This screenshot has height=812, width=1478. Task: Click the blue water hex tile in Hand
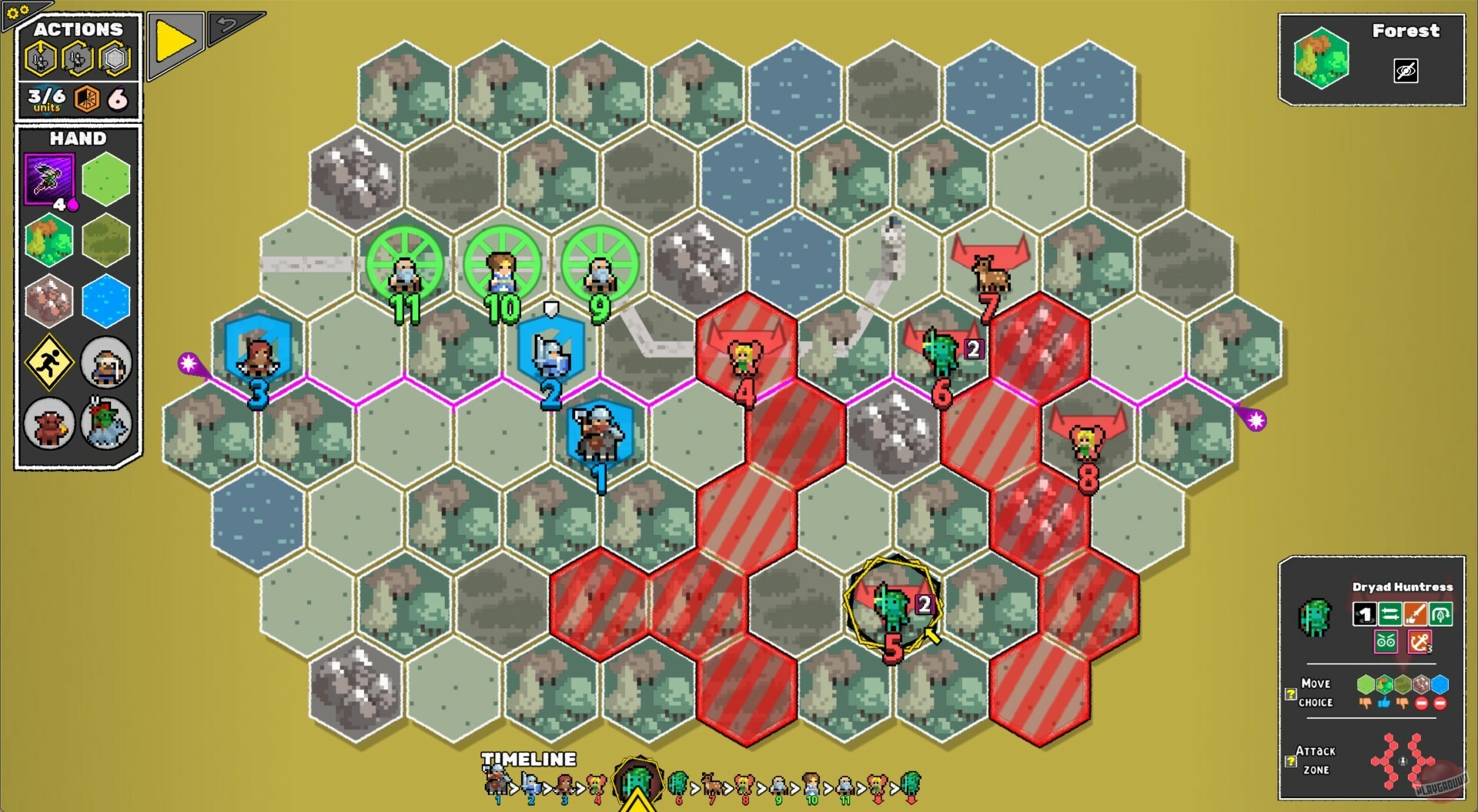click(x=105, y=302)
